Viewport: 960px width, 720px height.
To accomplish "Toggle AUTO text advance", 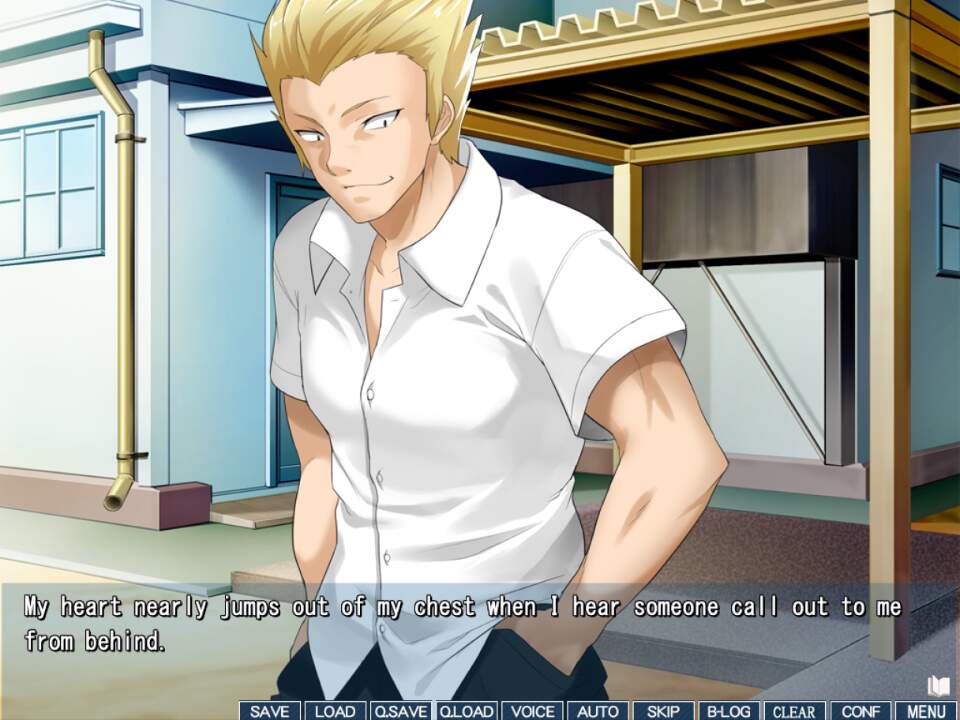I will 598,711.
